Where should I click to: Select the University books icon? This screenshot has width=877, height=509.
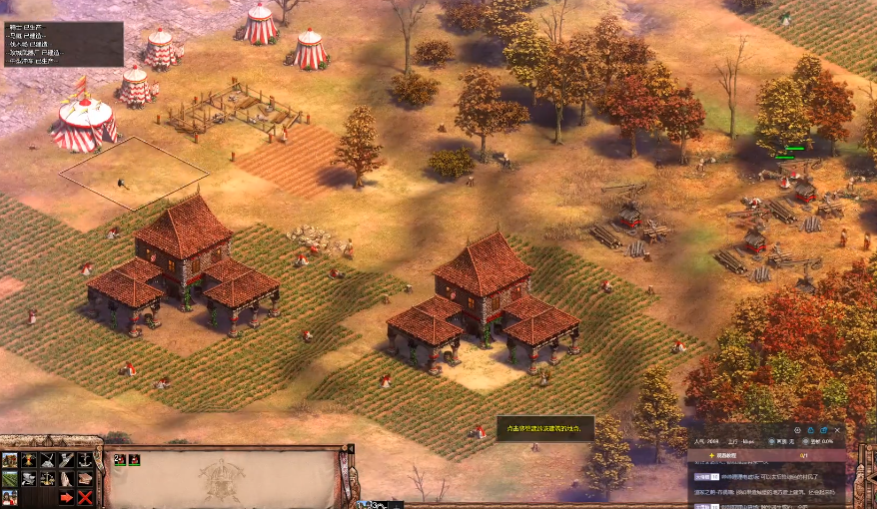(86, 479)
